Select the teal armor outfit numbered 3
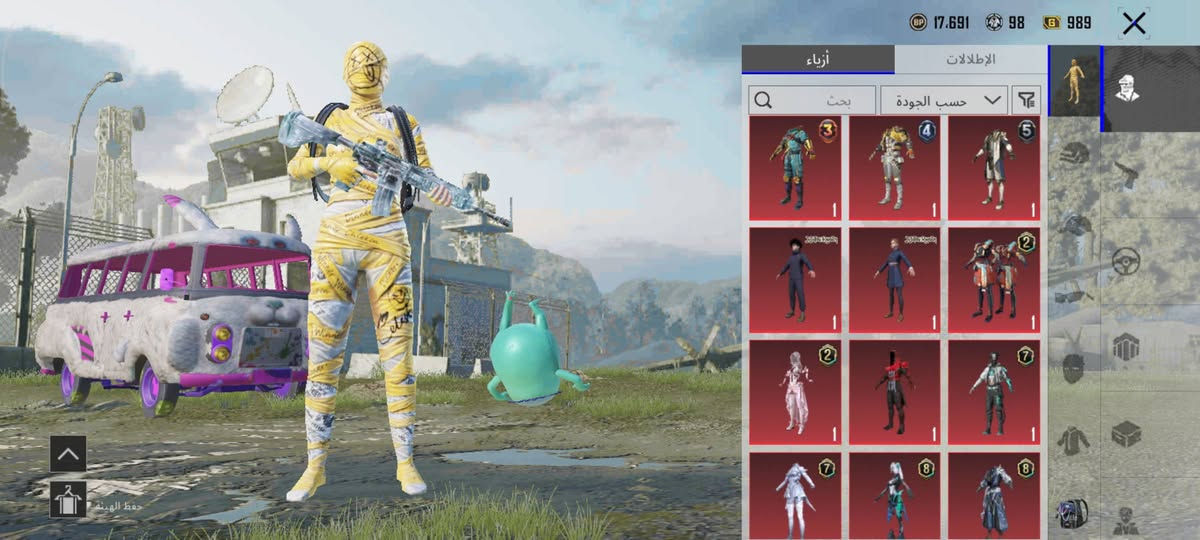The width and height of the screenshot is (1200, 540). (794, 168)
